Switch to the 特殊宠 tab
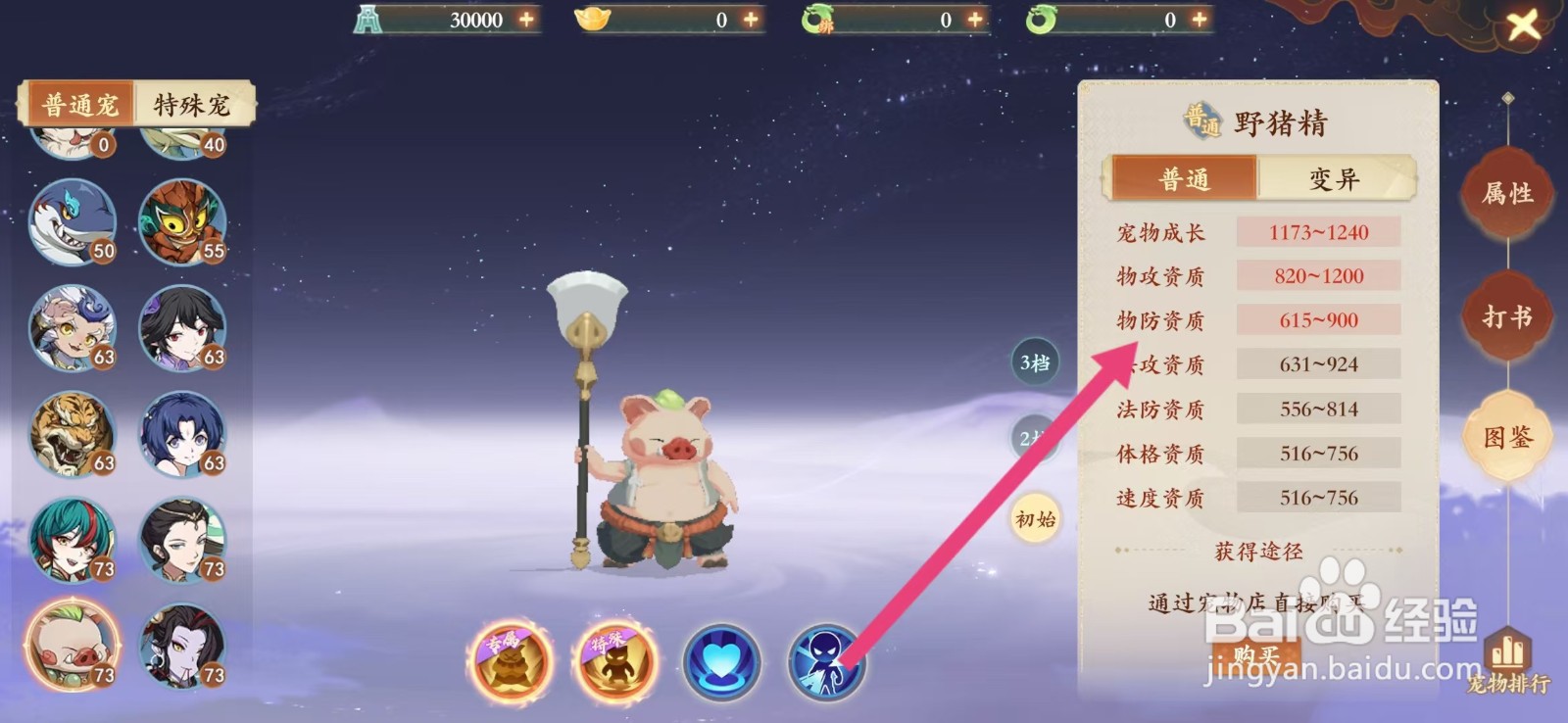The height and width of the screenshot is (723, 1568). coord(189,102)
